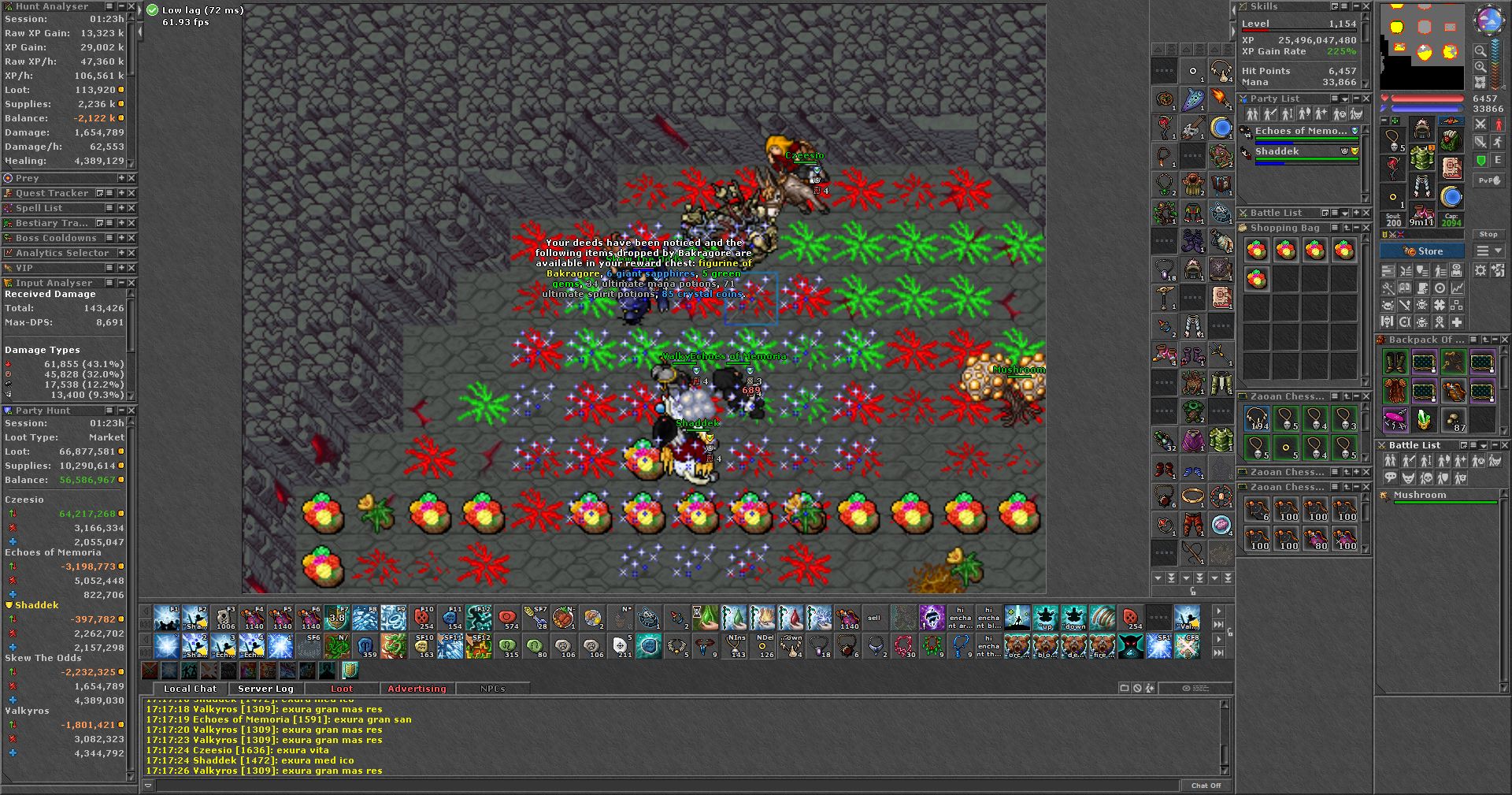Select the Advertising chat tab
The image size is (1512, 795).
tap(417, 689)
